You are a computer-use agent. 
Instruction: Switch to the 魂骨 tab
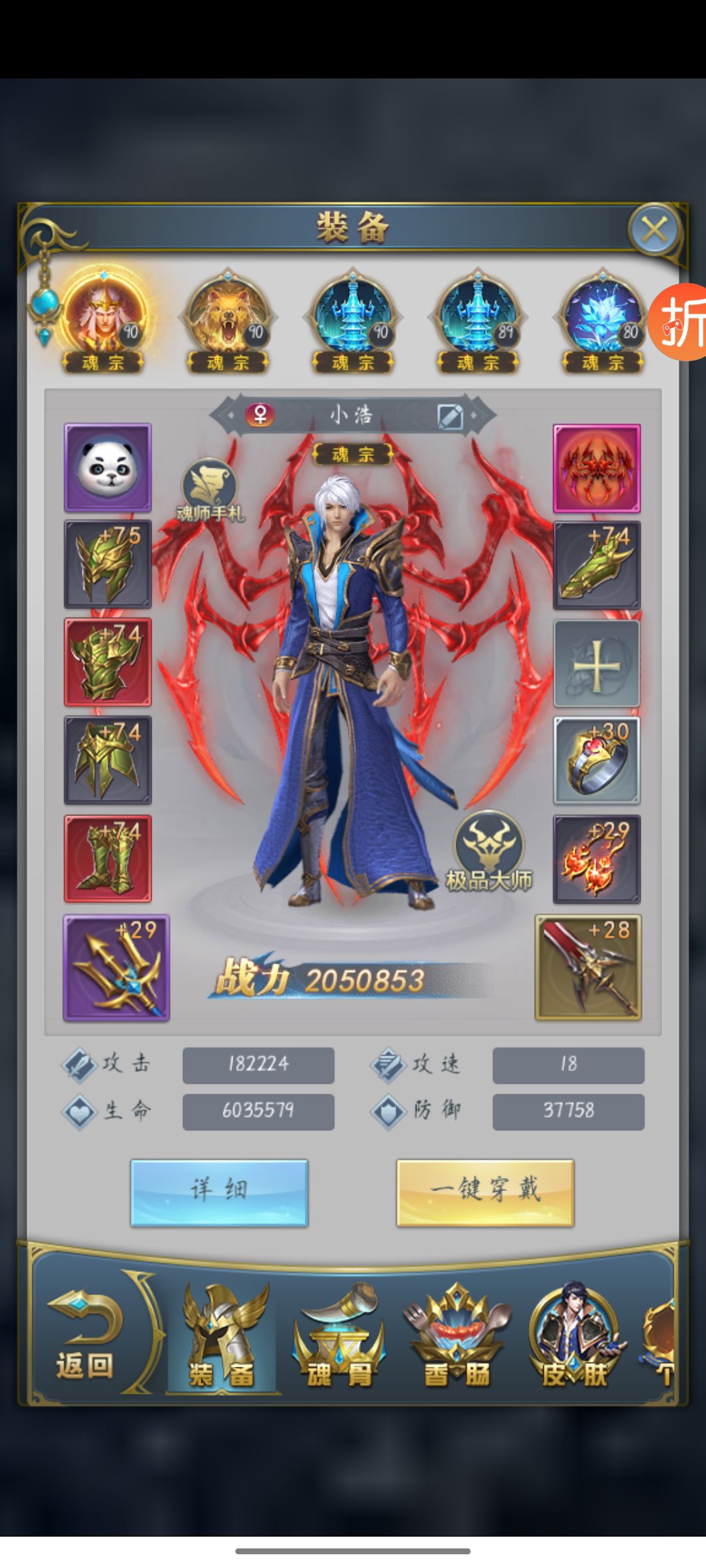tap(339, 1339)
